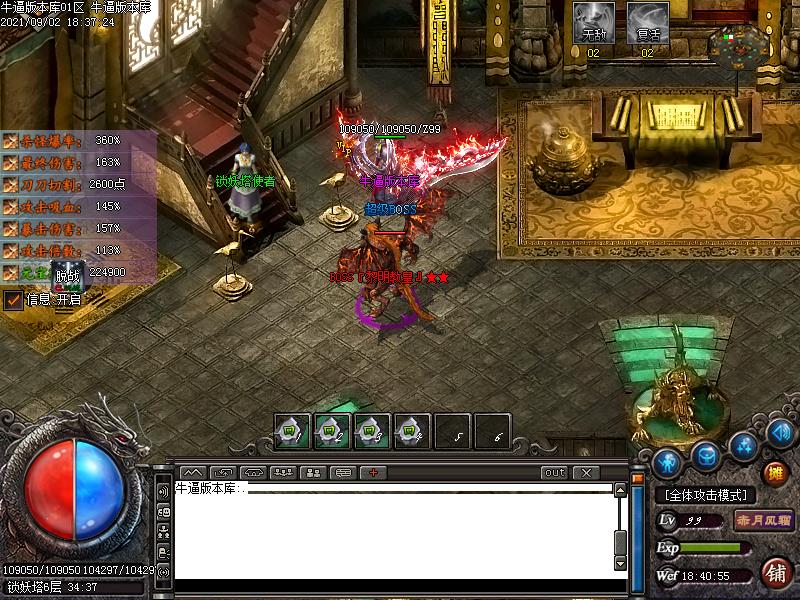Toggle sound with the blue speaker icon
The image size is (800, 600).
(780, 433)
